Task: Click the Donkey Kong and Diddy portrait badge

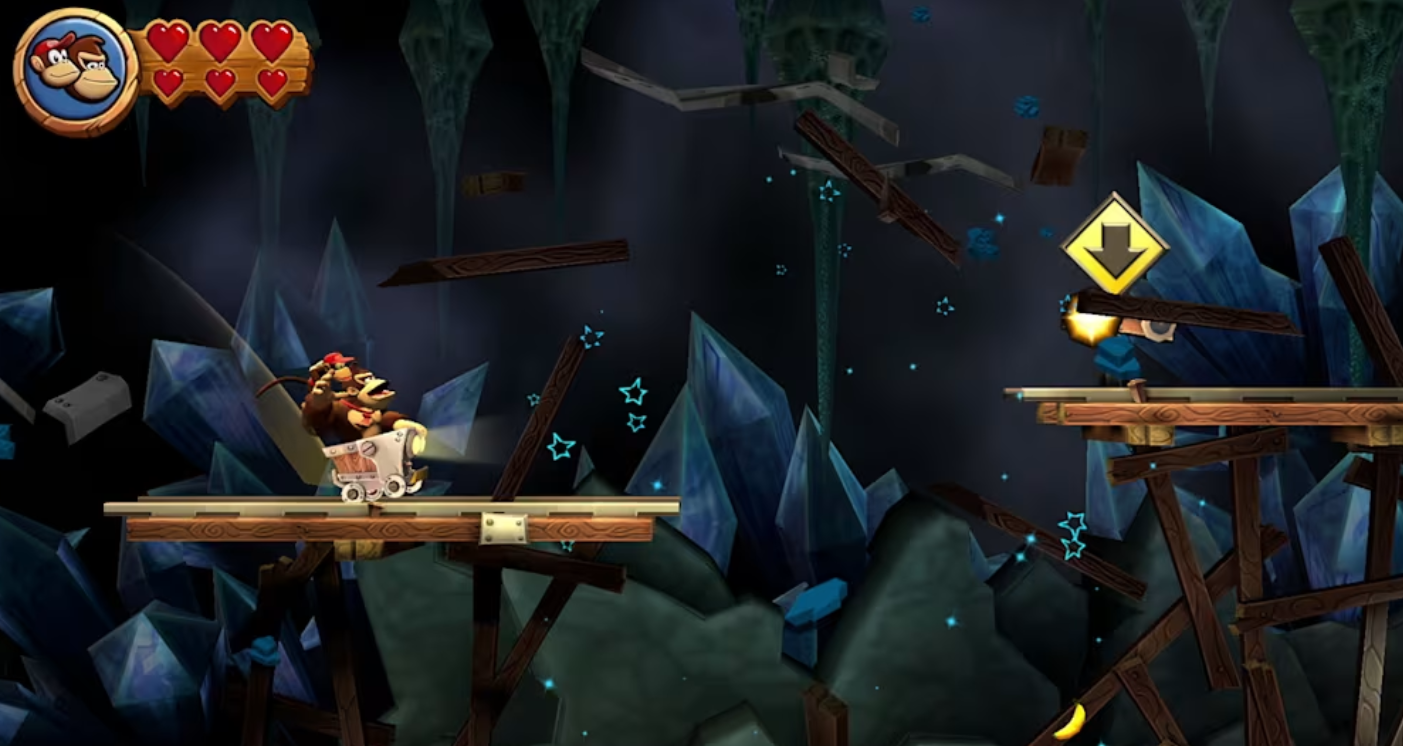Action: pyautogui.click(x=75, y=71)
